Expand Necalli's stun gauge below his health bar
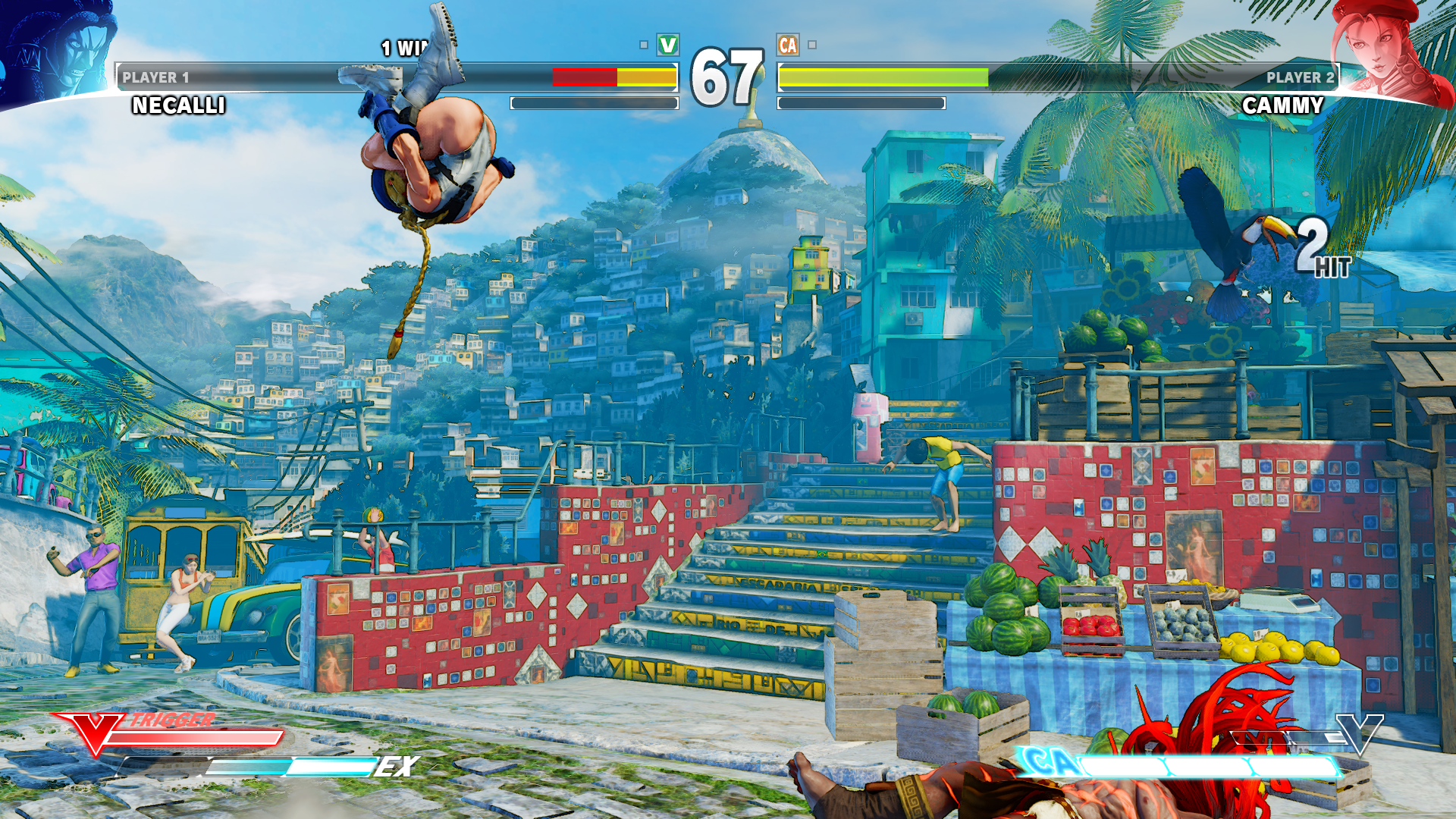Viewport: 1456px width, 819px height. pos(595,103)
